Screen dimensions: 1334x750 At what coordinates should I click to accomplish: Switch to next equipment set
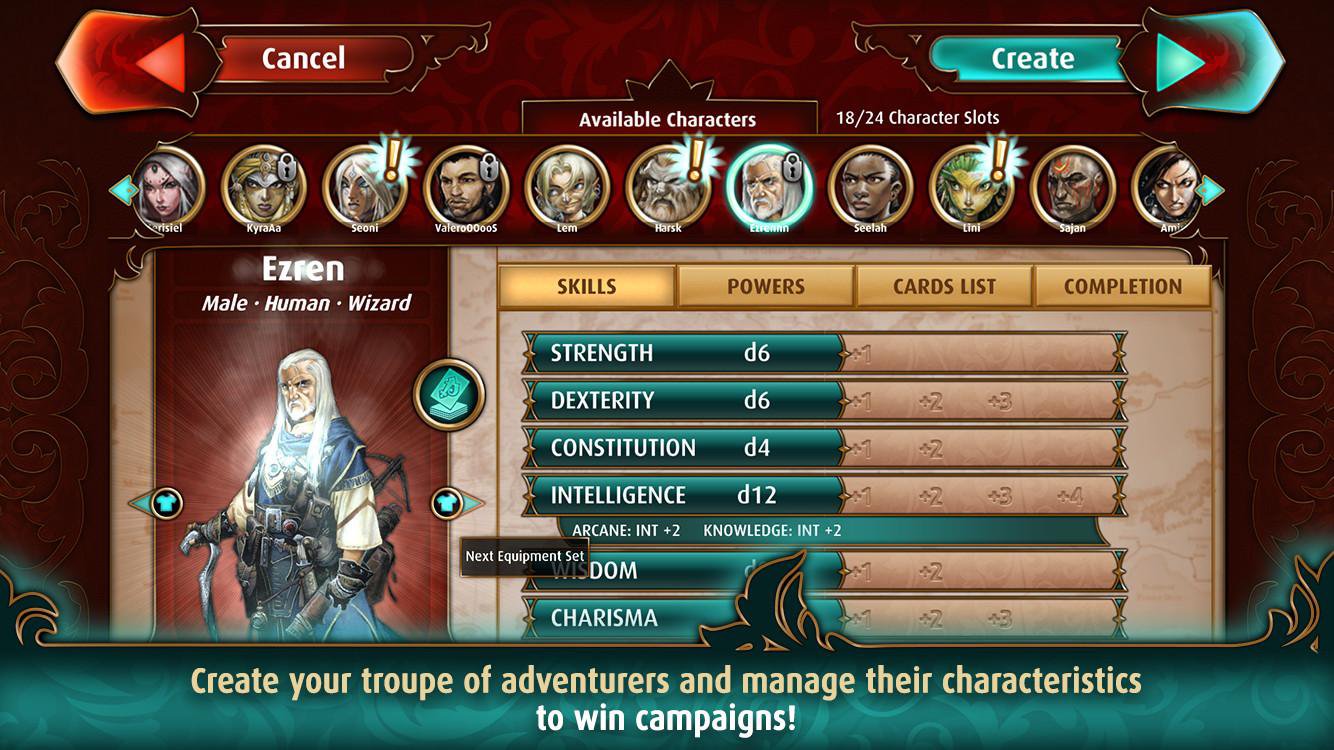[x=448, y=503]
